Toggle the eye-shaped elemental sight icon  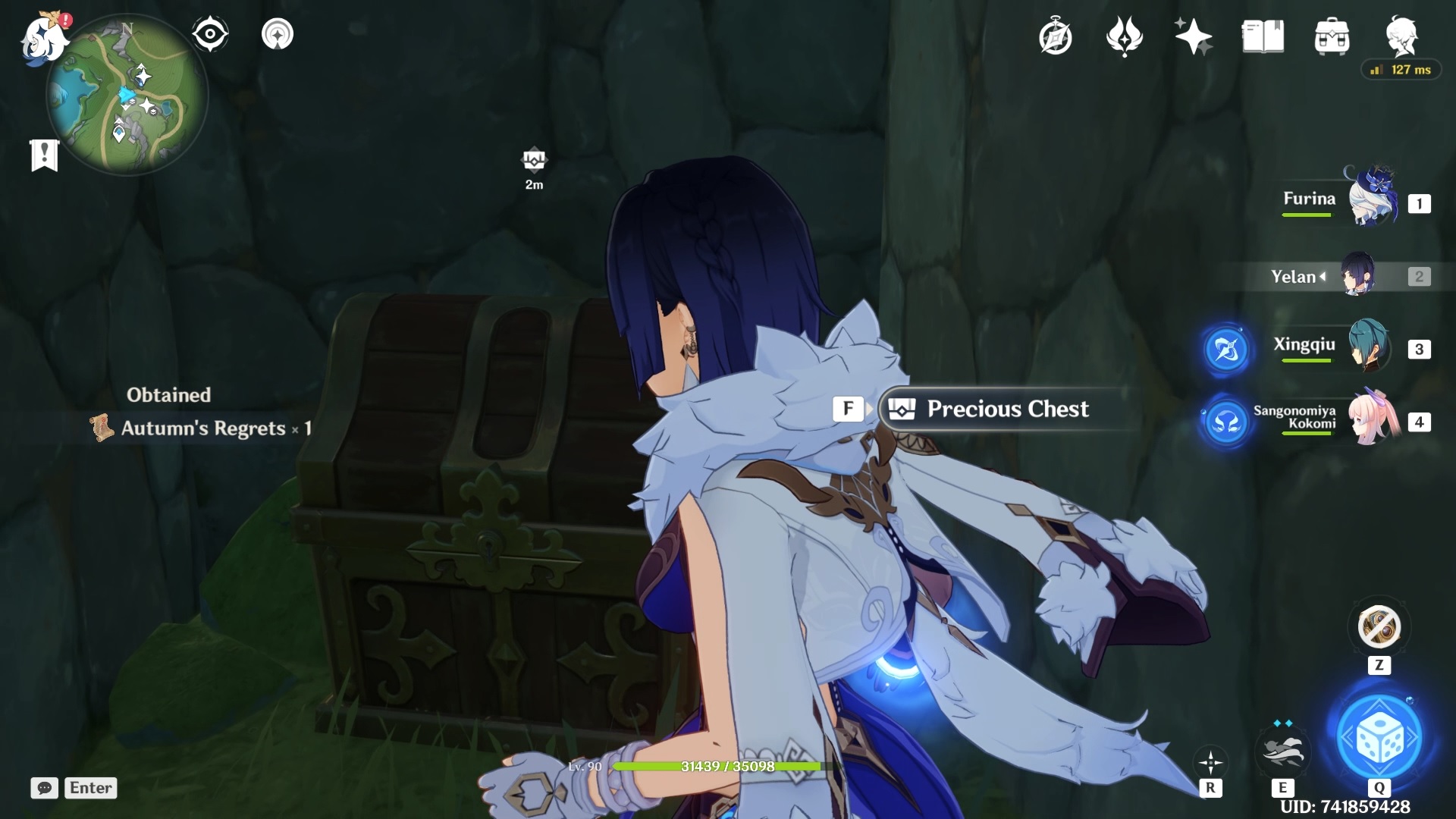click(x=209, y=34)
